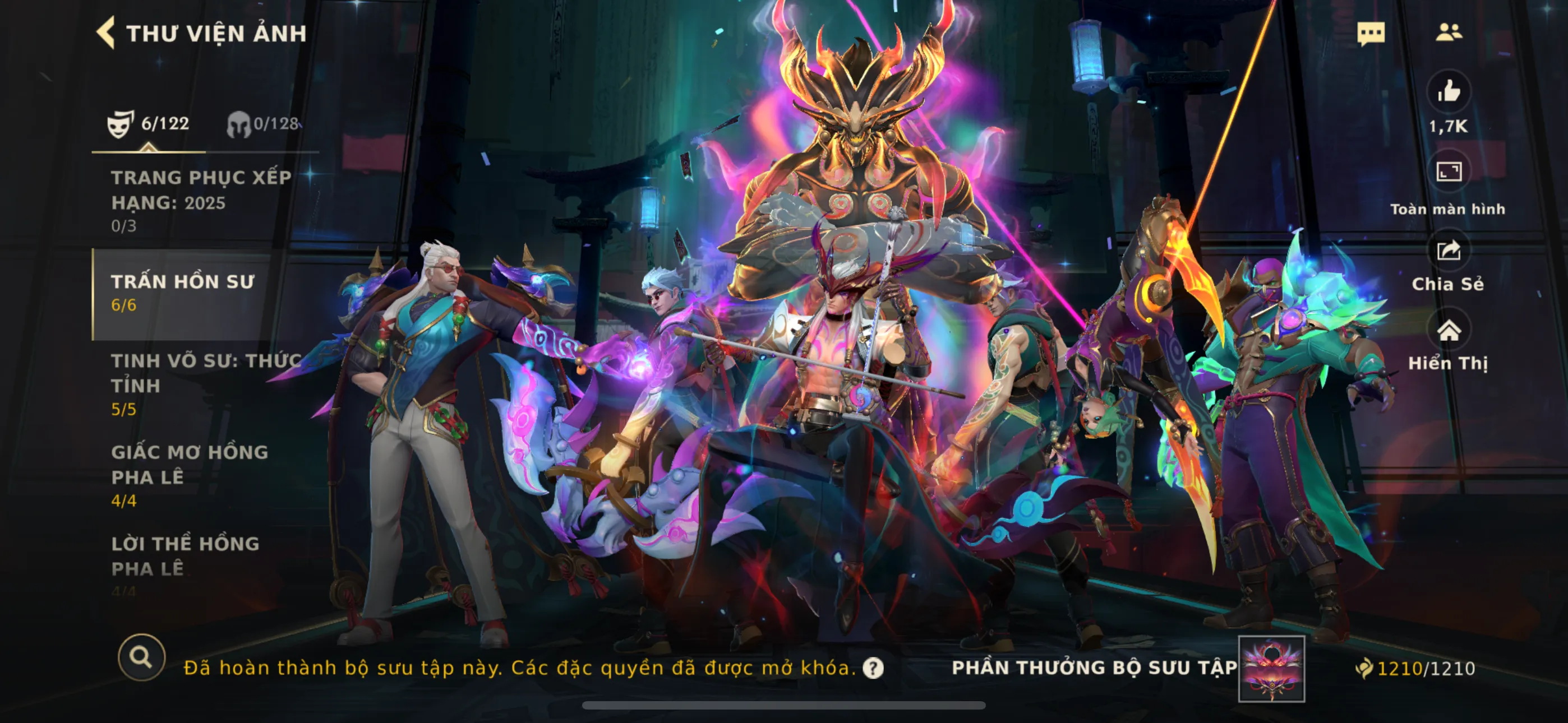Enter Toàn màn hình fullscreen view
This screenshot has width=1568, height=723.
1448,172
